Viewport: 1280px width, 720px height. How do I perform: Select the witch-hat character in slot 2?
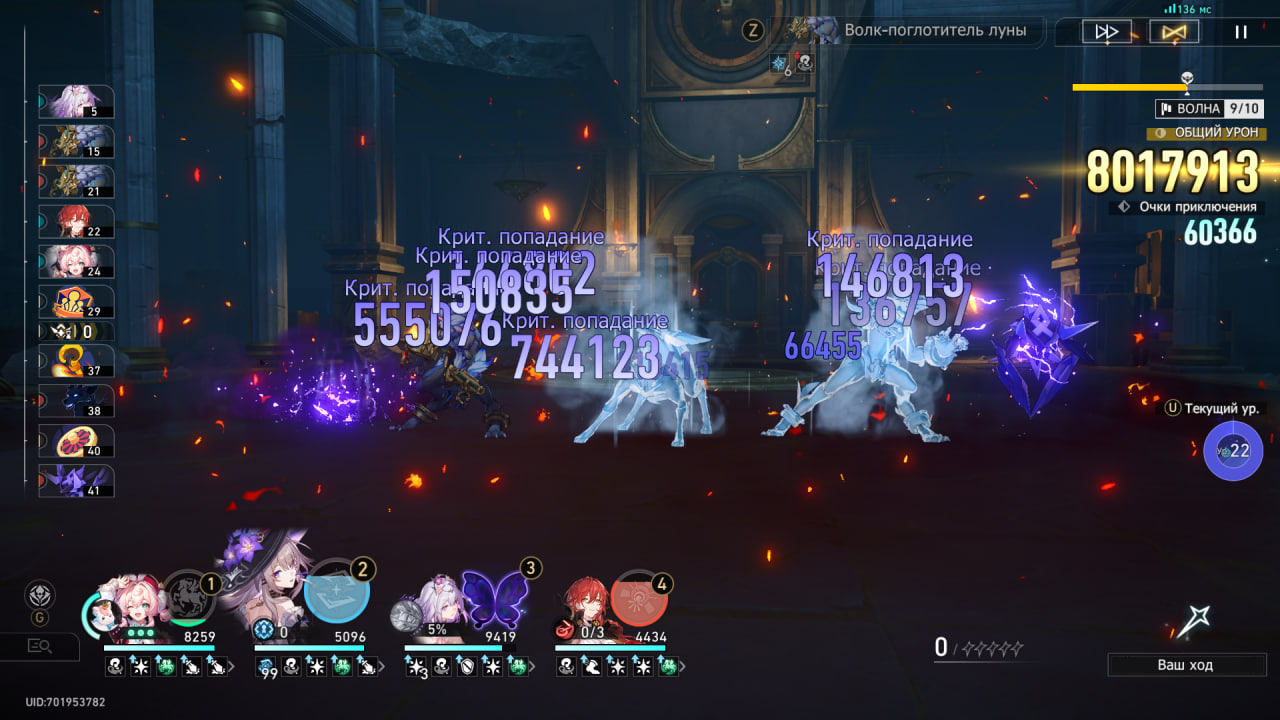coord(268,590)
